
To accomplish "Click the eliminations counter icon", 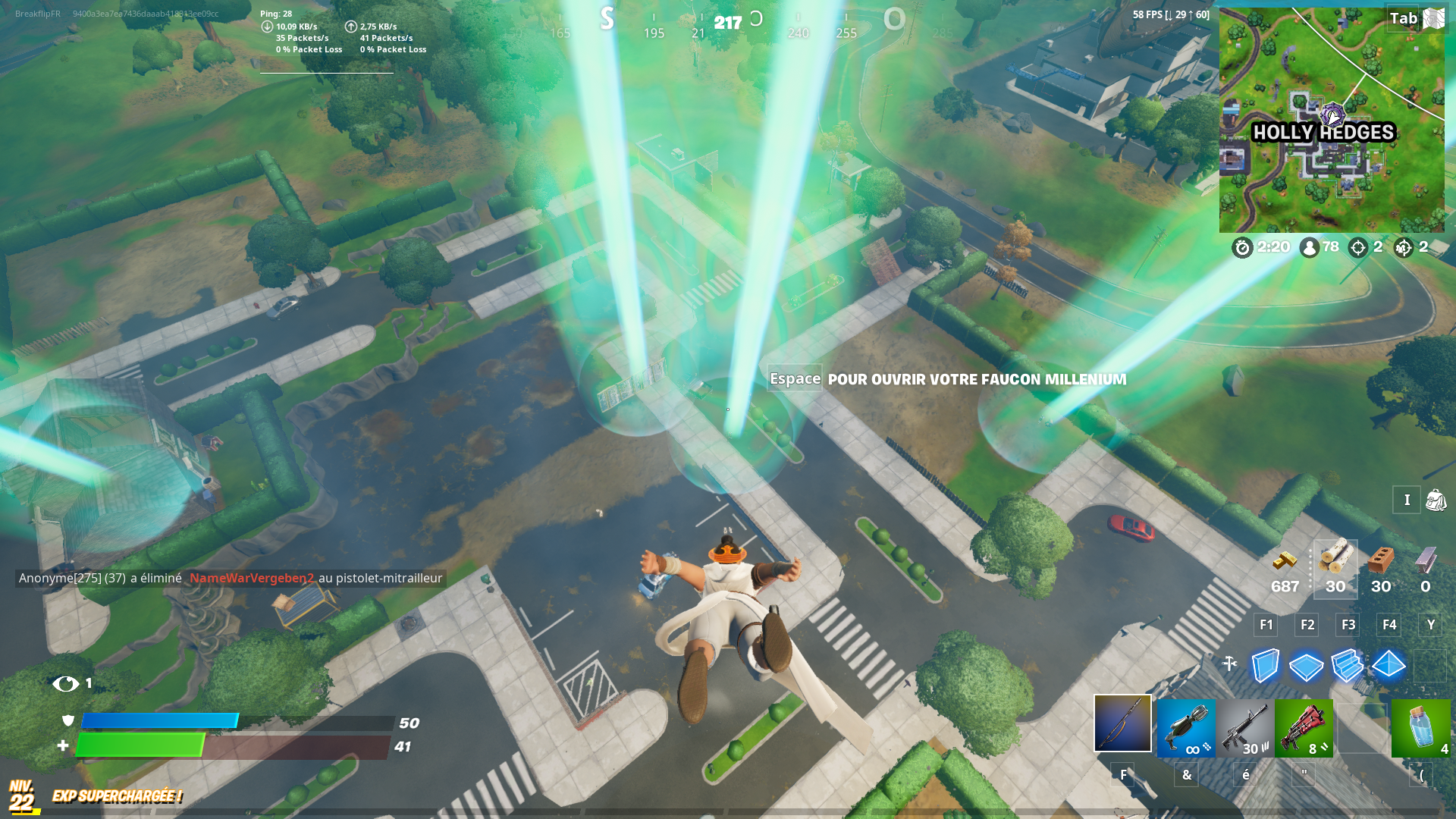I will (x=1357, y=247).
